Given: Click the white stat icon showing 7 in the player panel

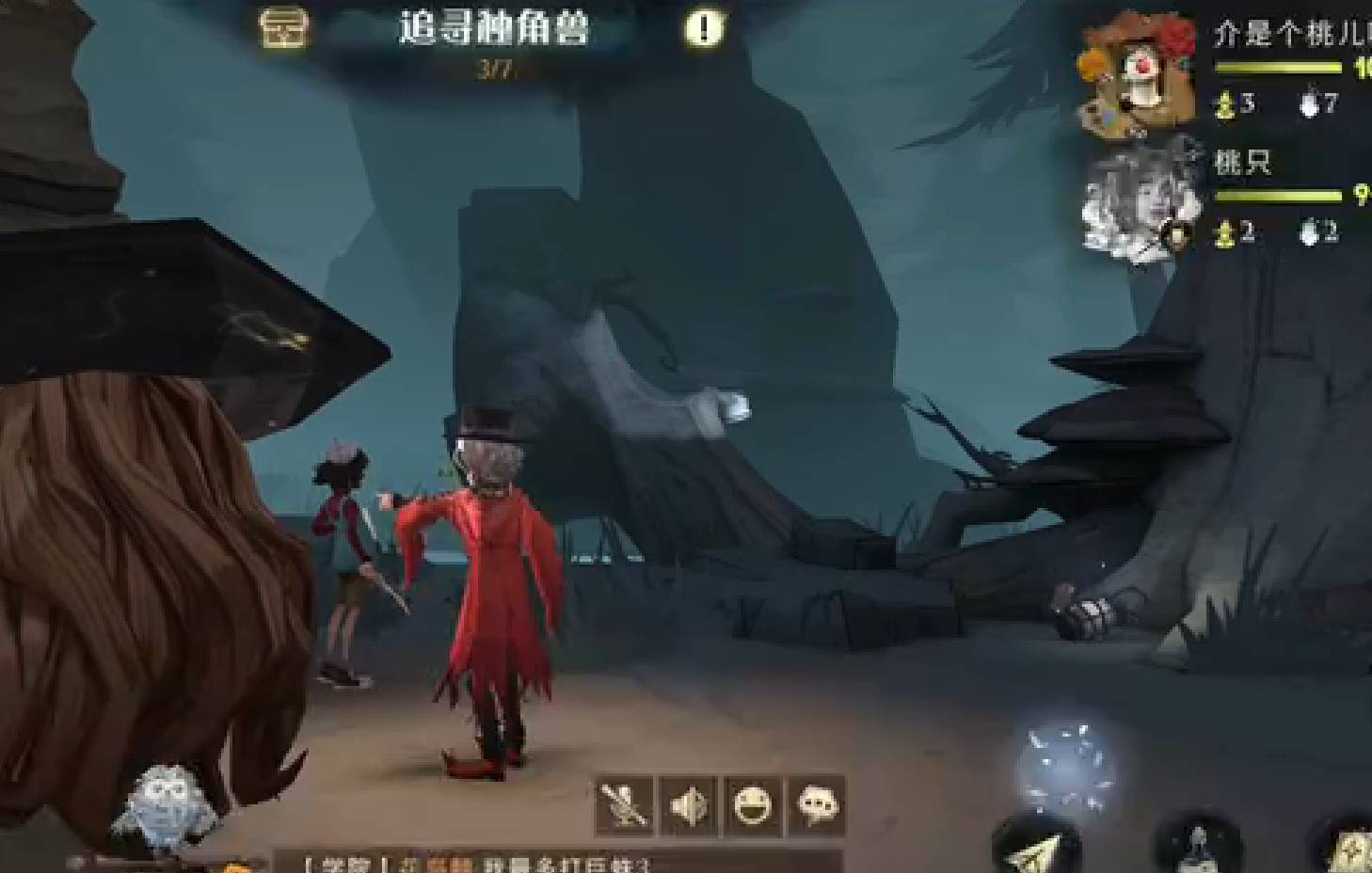Looking at the screenshot, I should click(x=1308, y=105).
